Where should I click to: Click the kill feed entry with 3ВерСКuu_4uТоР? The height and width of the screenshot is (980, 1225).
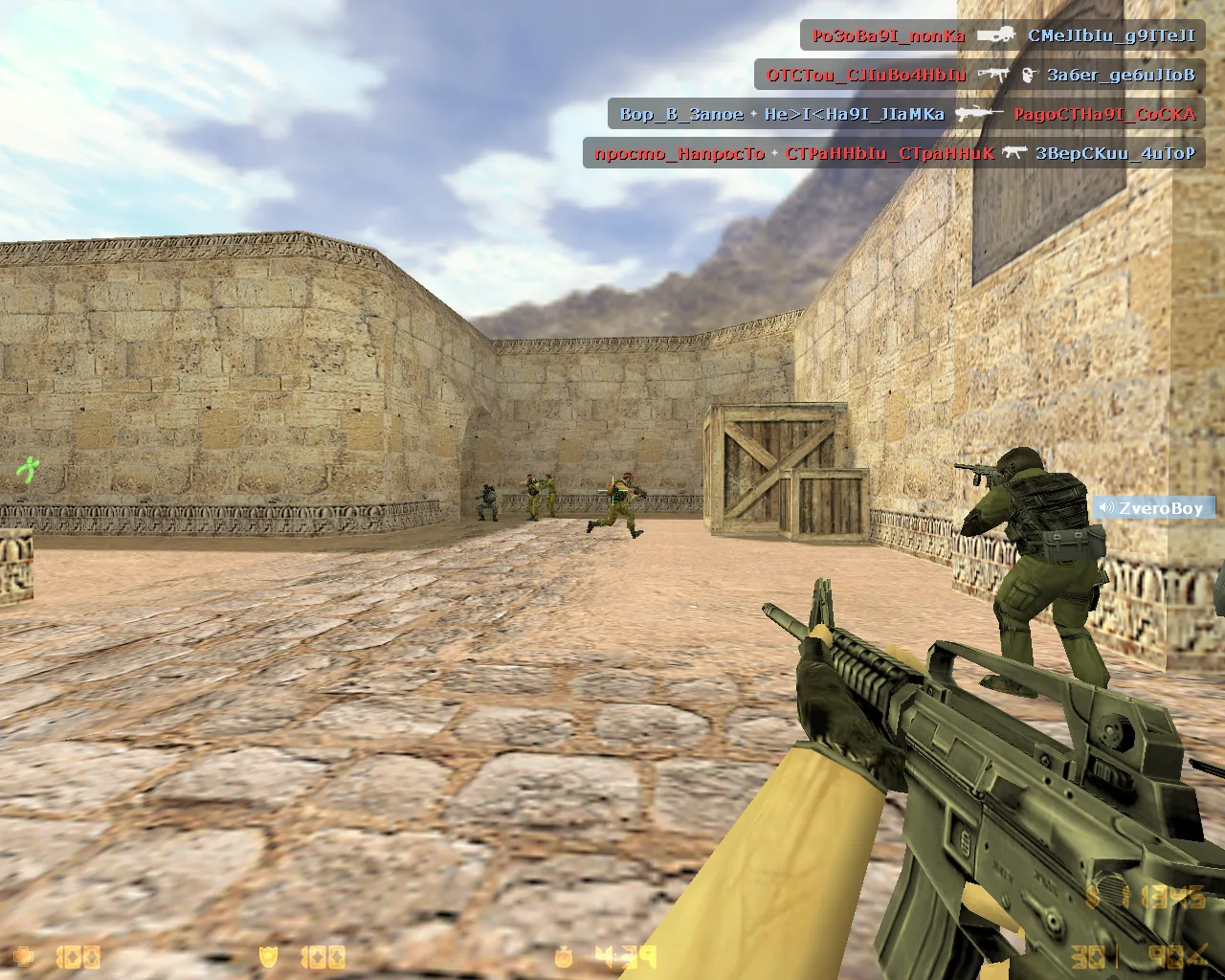point(893,153)
